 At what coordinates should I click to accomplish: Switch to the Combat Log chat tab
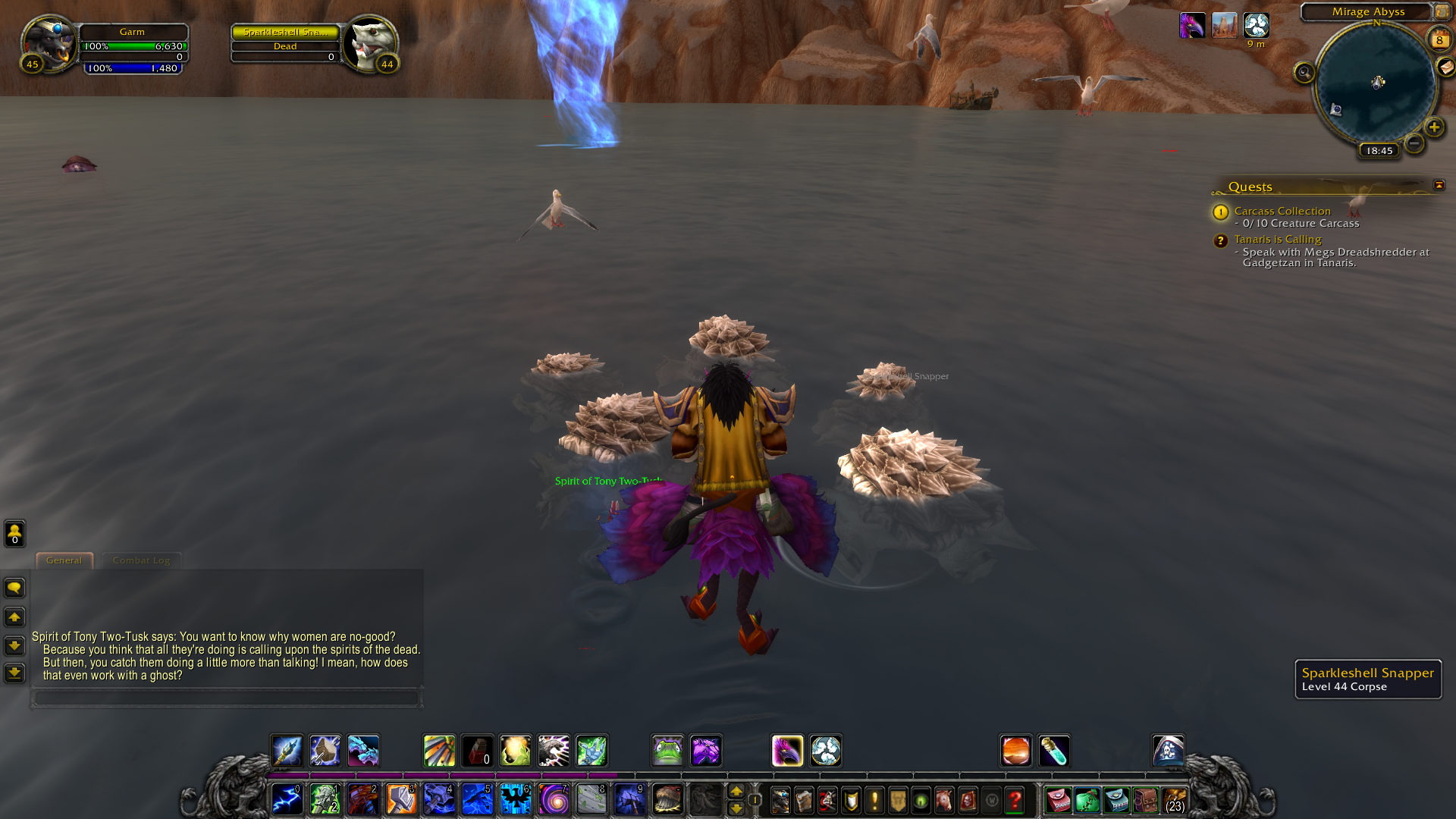click(141, 560)
